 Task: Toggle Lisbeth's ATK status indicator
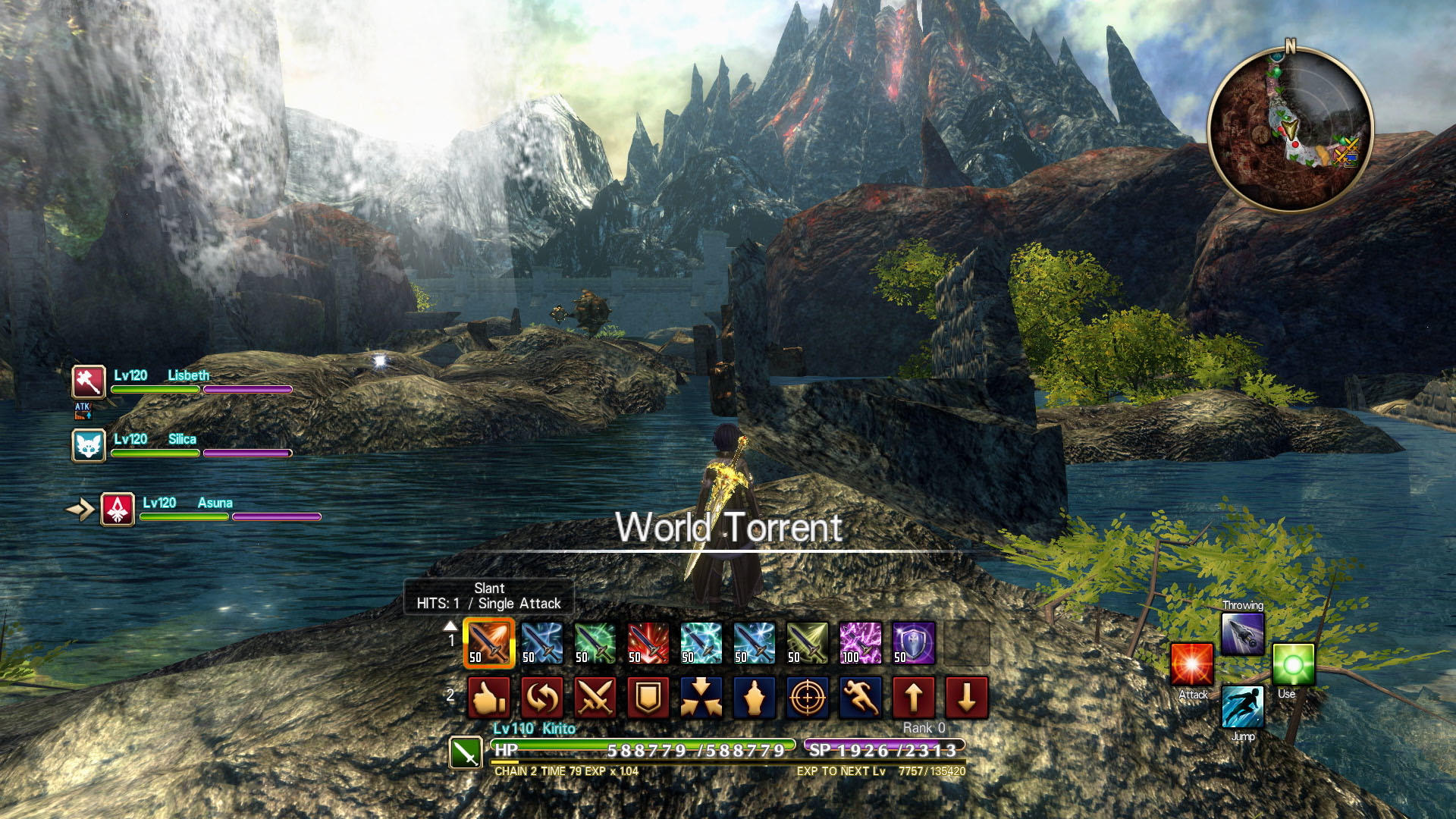click(x=84, y=410)
